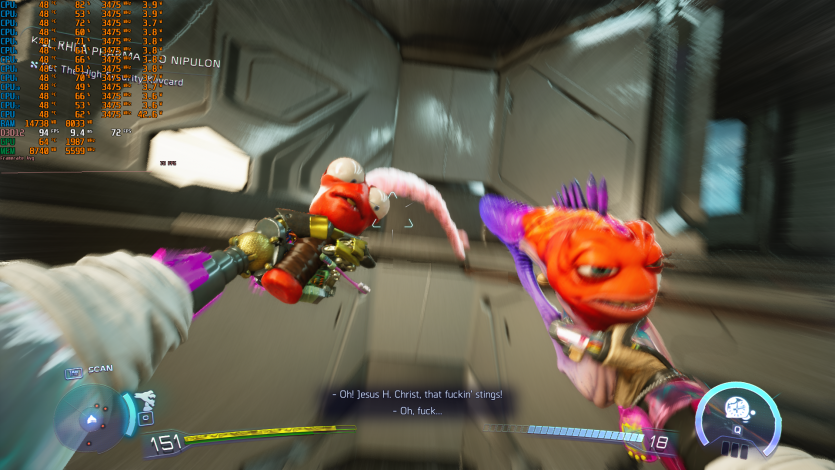Click the dash ability icon beside the radar
Image resolution: width=835 pixels, height=470 pixels.
146,398
